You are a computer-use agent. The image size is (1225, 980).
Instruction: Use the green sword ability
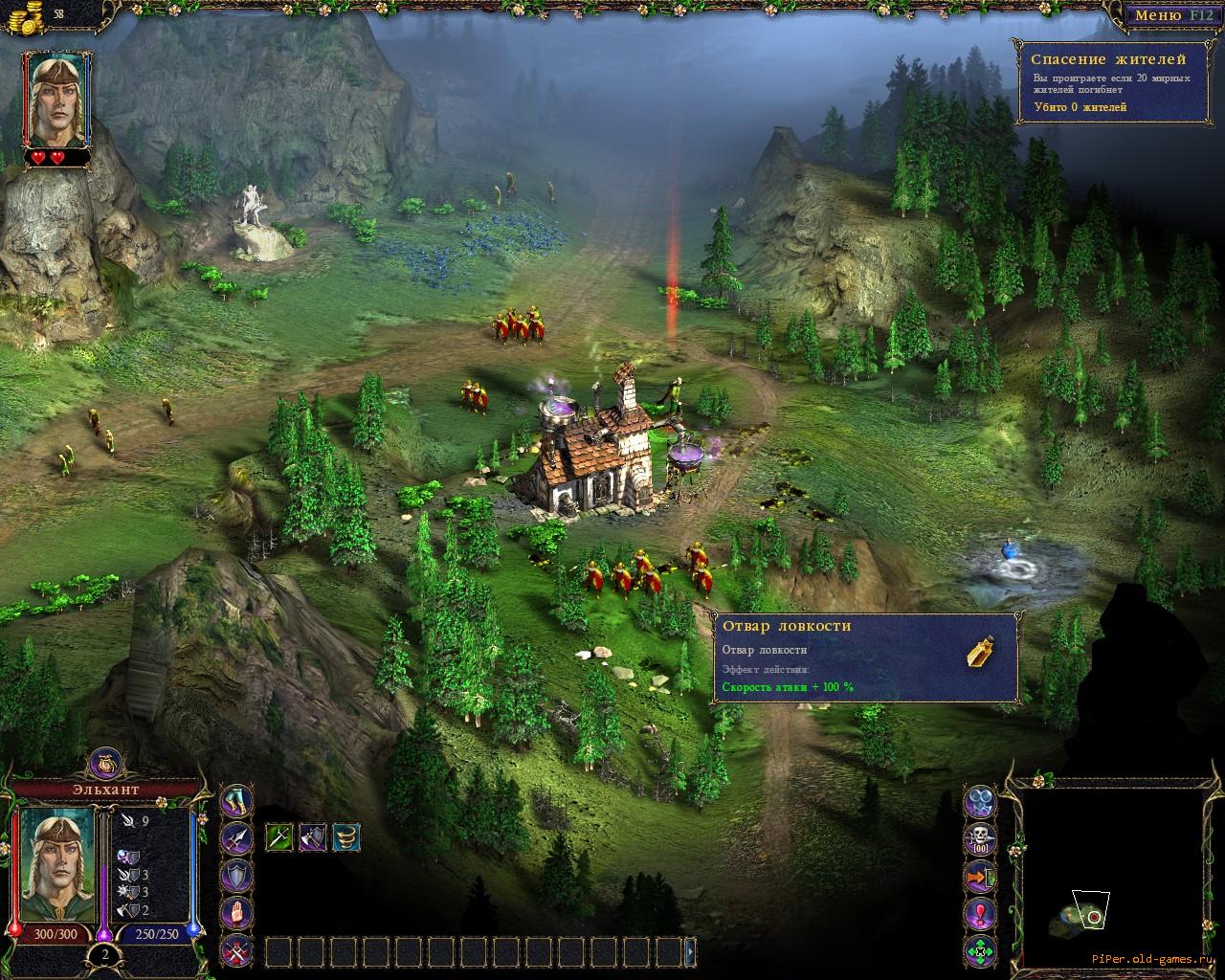point(278,837)
